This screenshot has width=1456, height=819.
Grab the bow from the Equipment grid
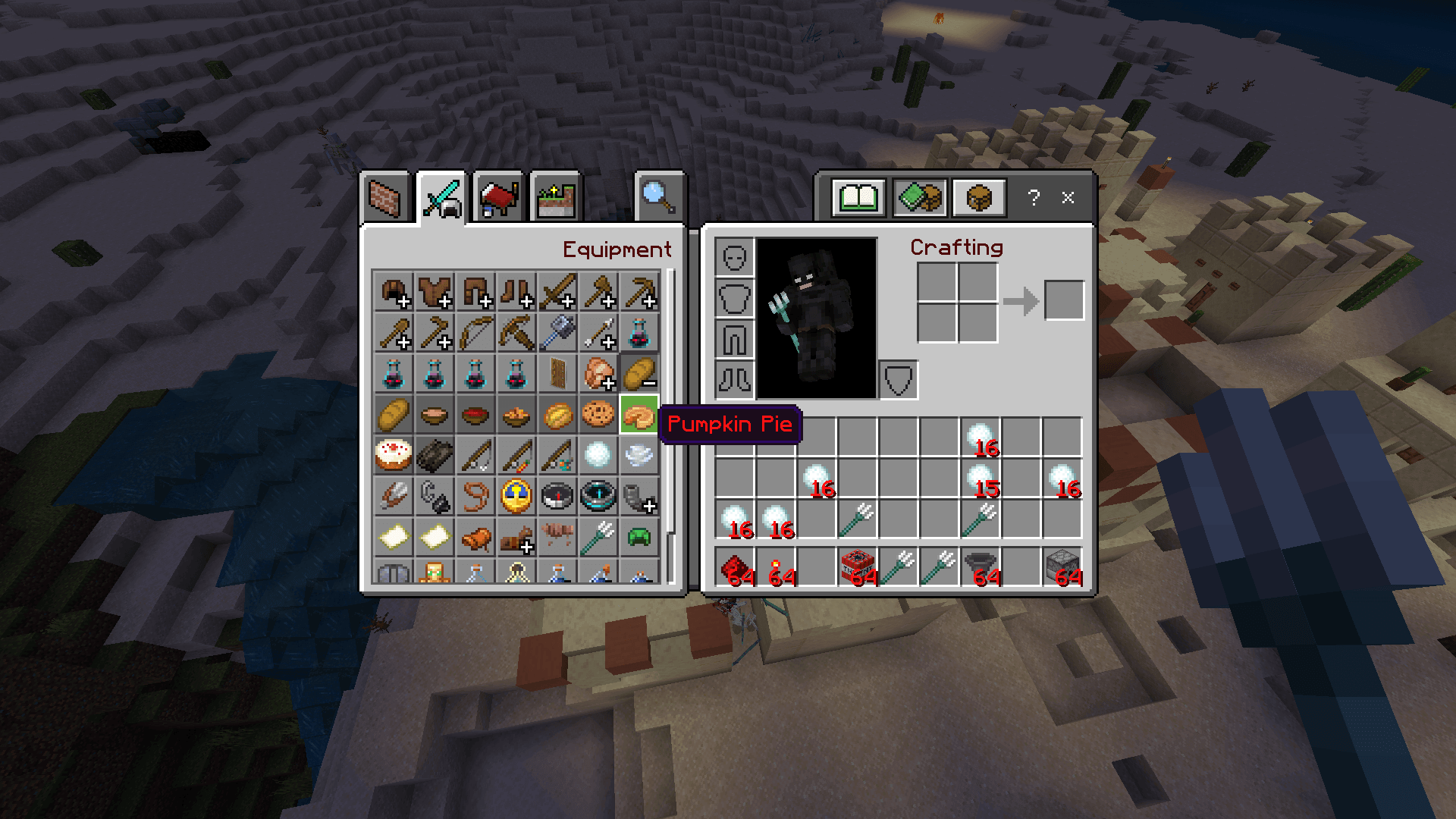click(x=475, y=333)
